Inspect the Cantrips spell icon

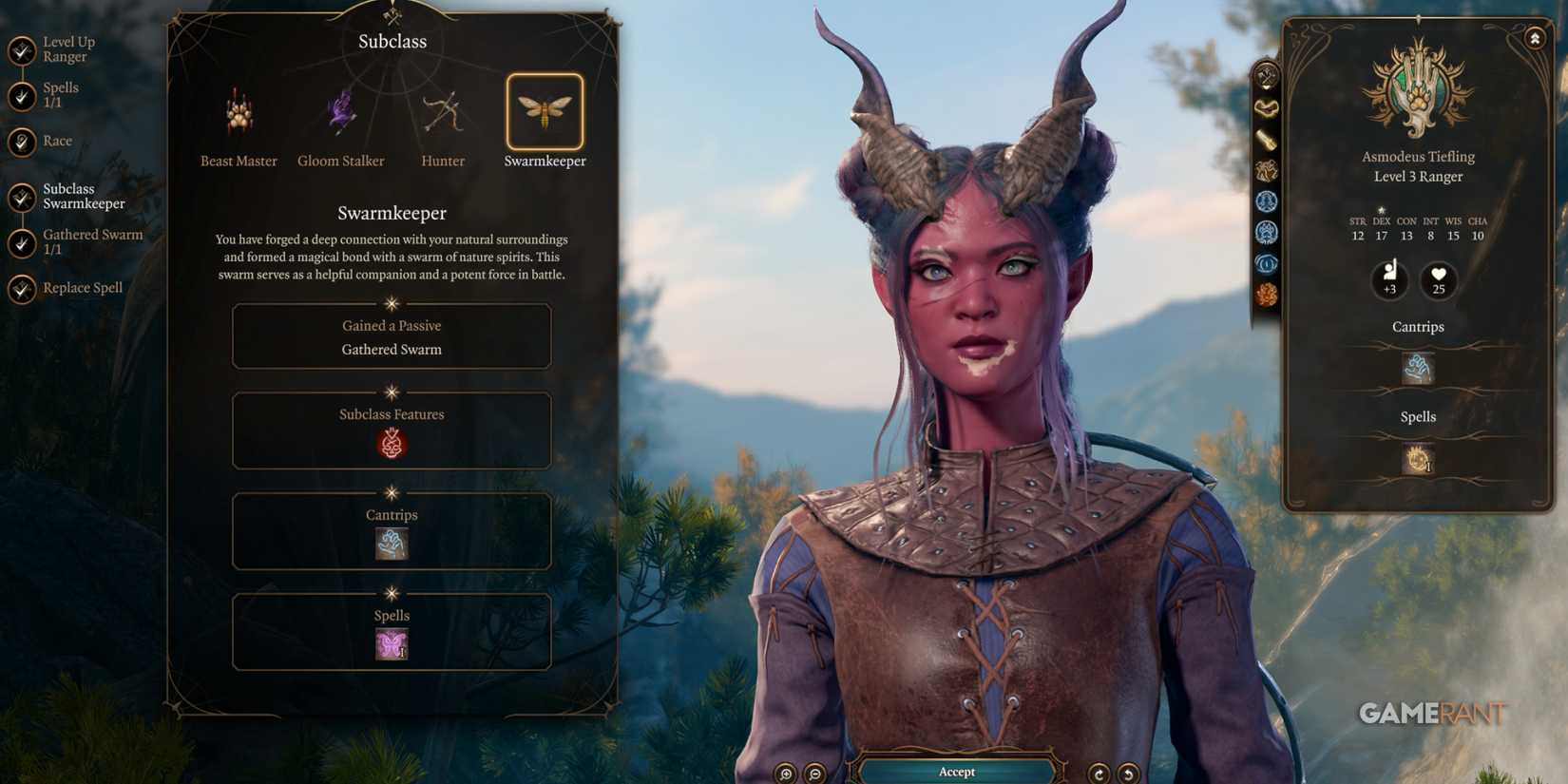pyautogui.click(x=392, y=542)
